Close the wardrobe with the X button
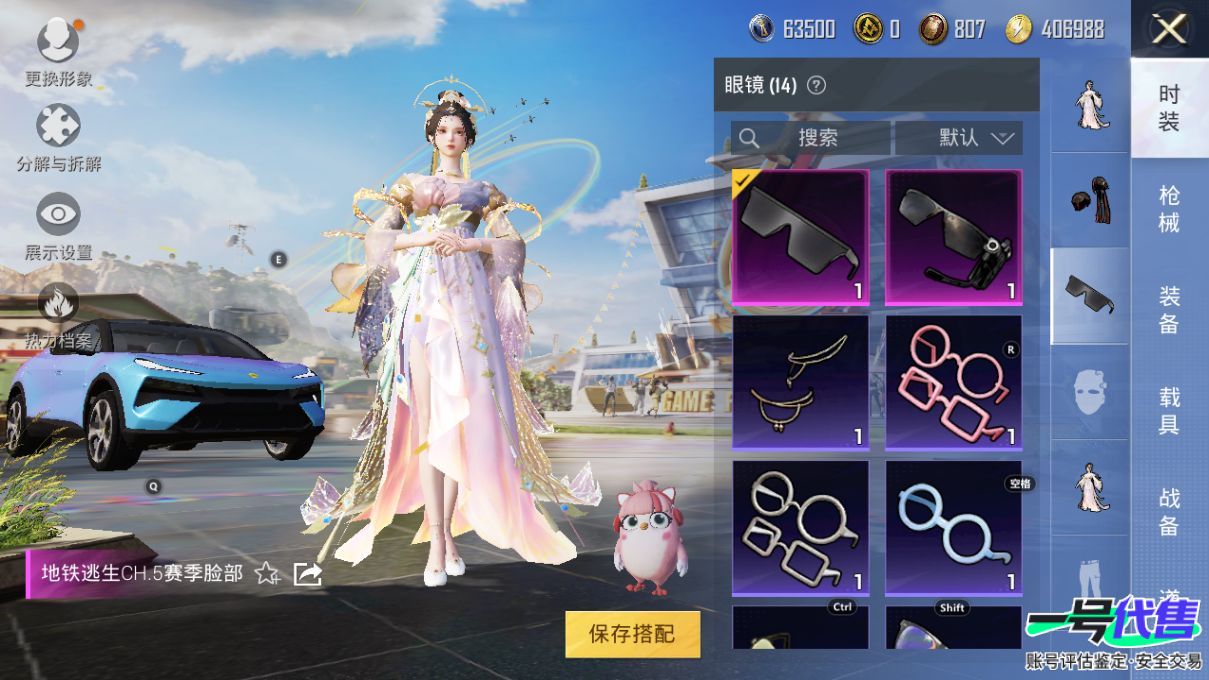The height and width of the screenshot is (680, 1209). point(1168,30)
